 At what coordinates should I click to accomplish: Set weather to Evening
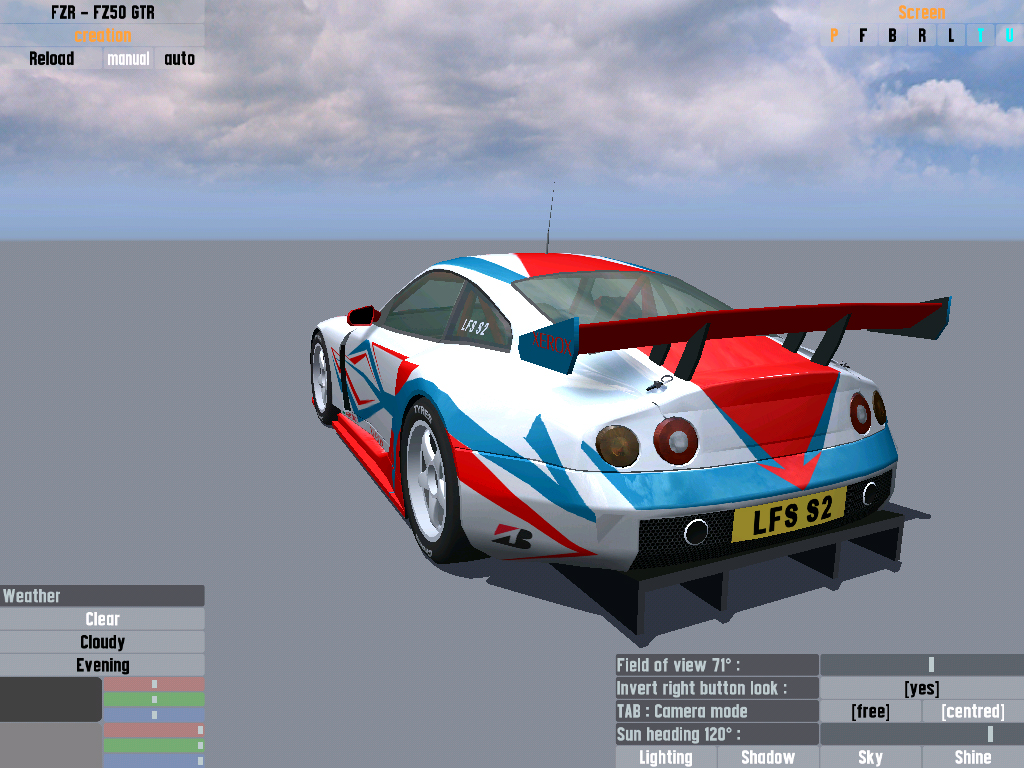(x=102, y=665)
